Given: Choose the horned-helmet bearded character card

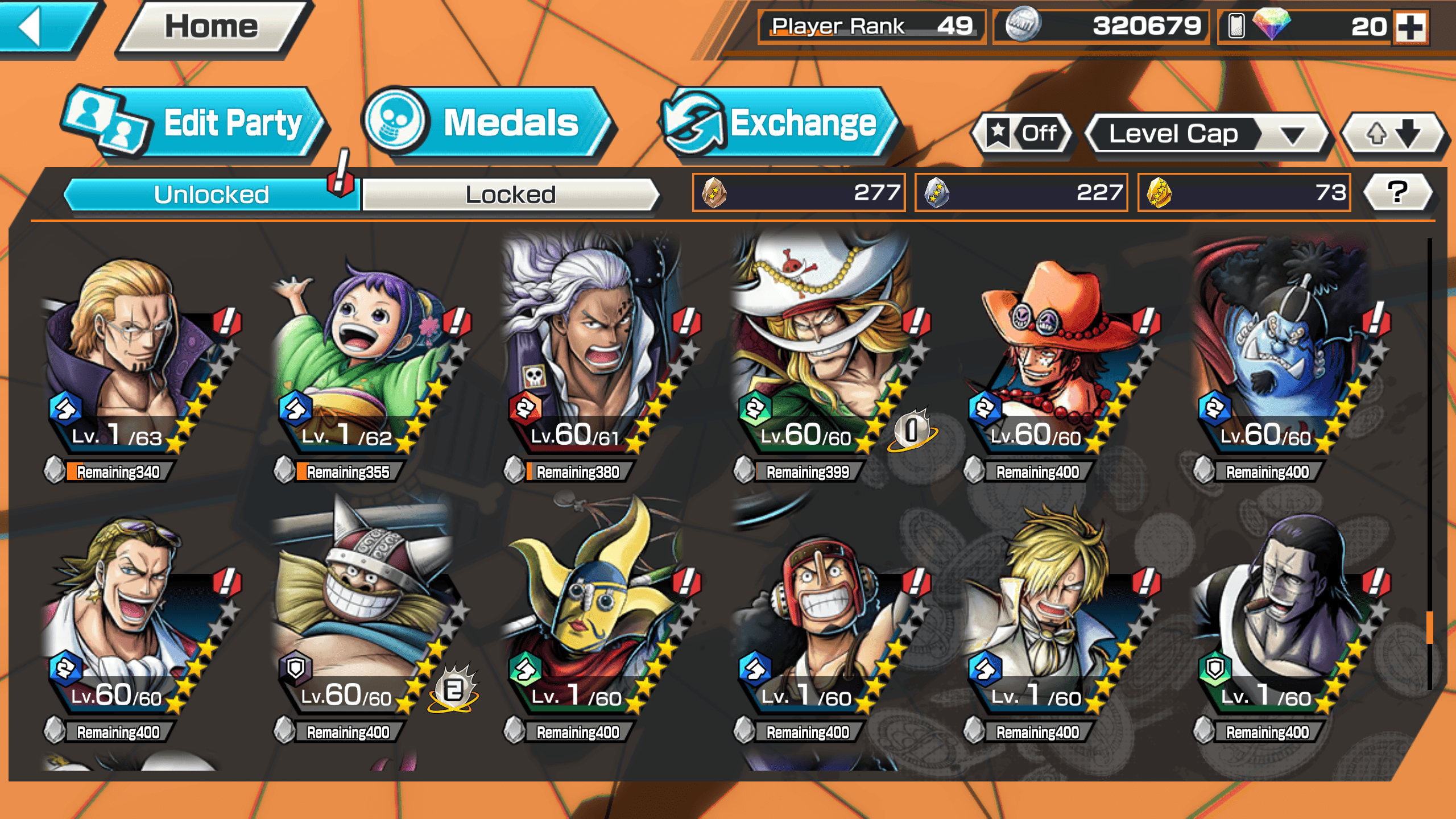Looking at the screenshot, I should tap(361, 614).
